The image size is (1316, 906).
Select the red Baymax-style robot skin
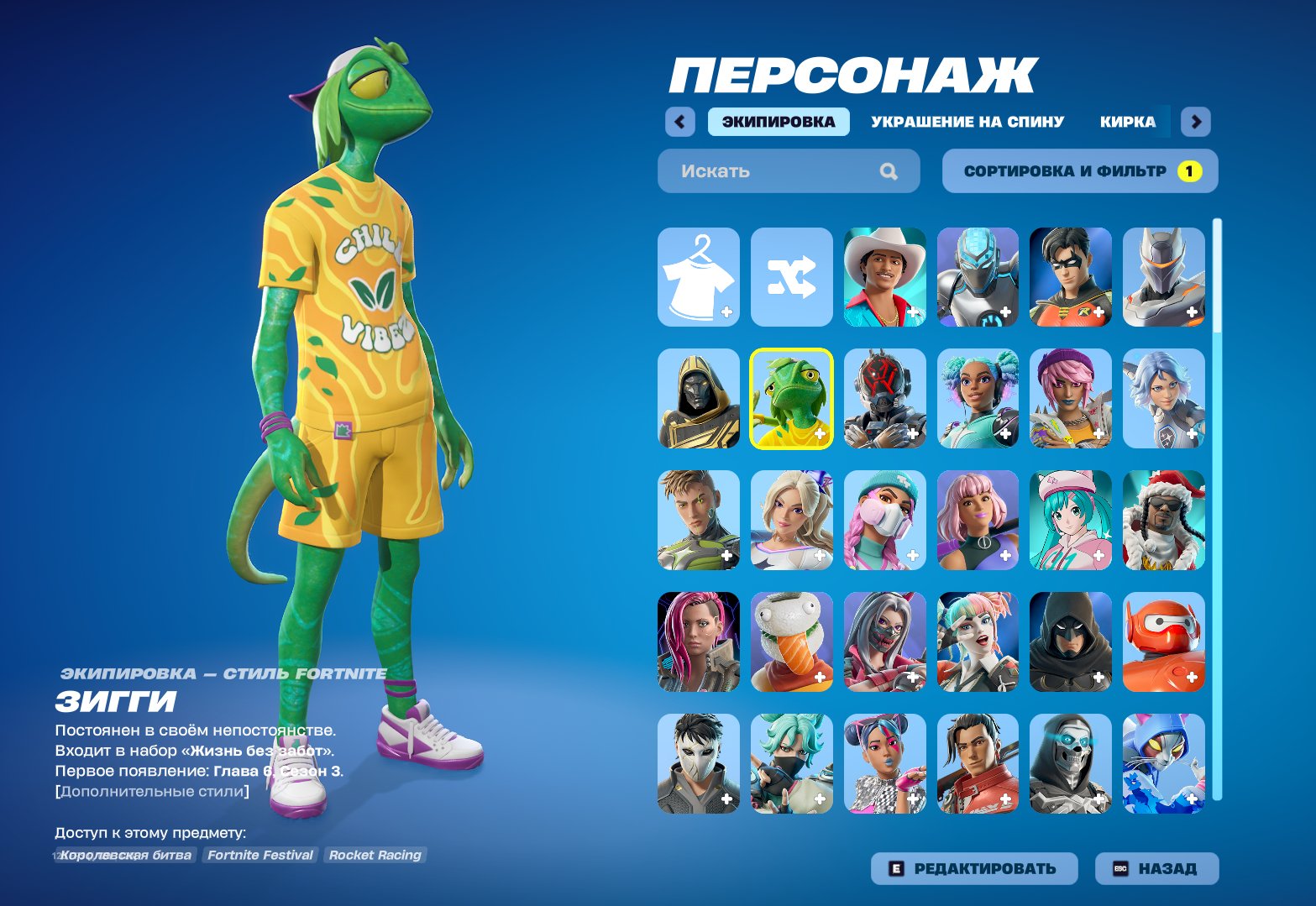tap(1163, 641)
